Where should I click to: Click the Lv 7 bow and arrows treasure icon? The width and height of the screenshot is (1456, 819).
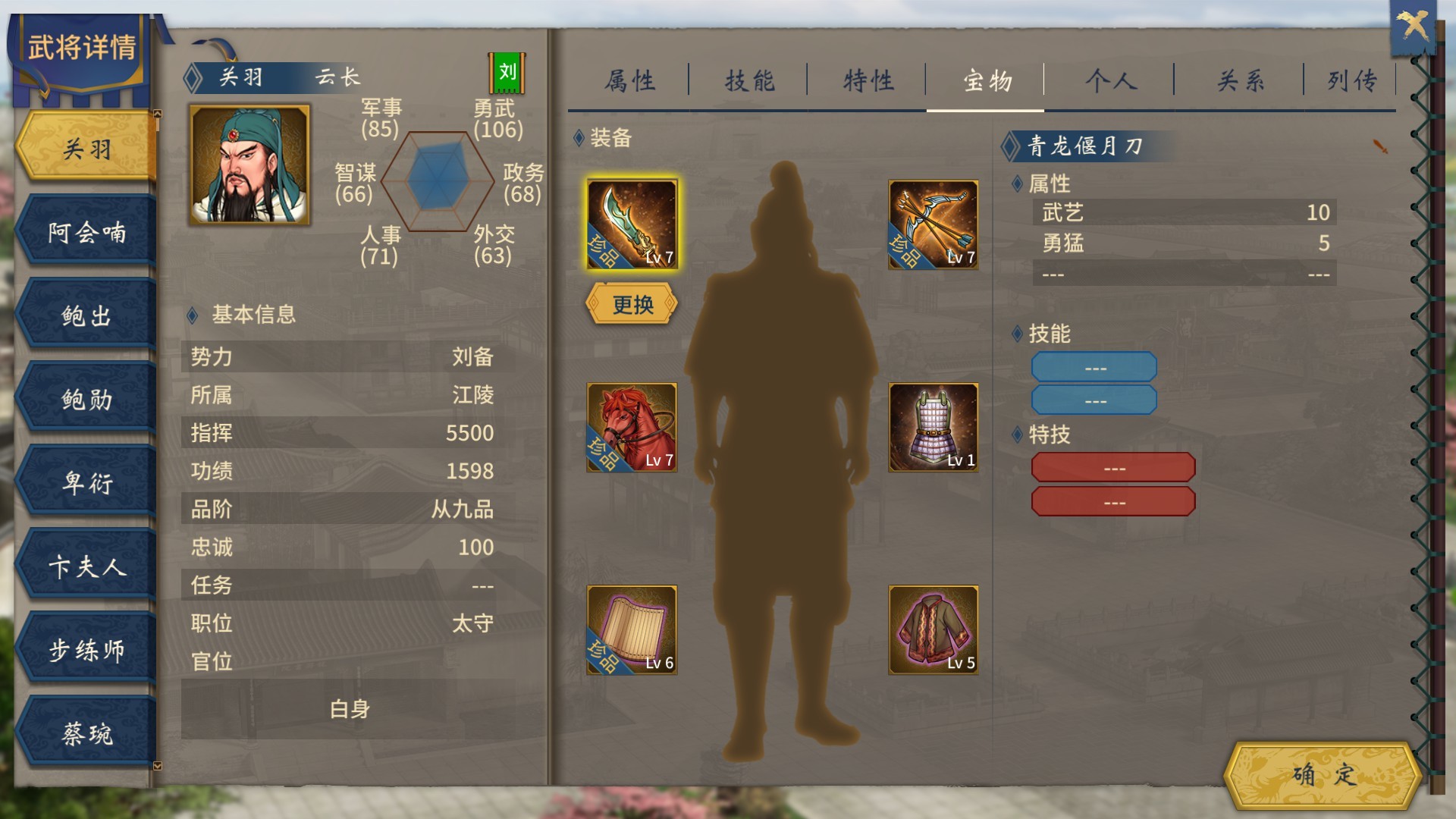pos(933,225)
